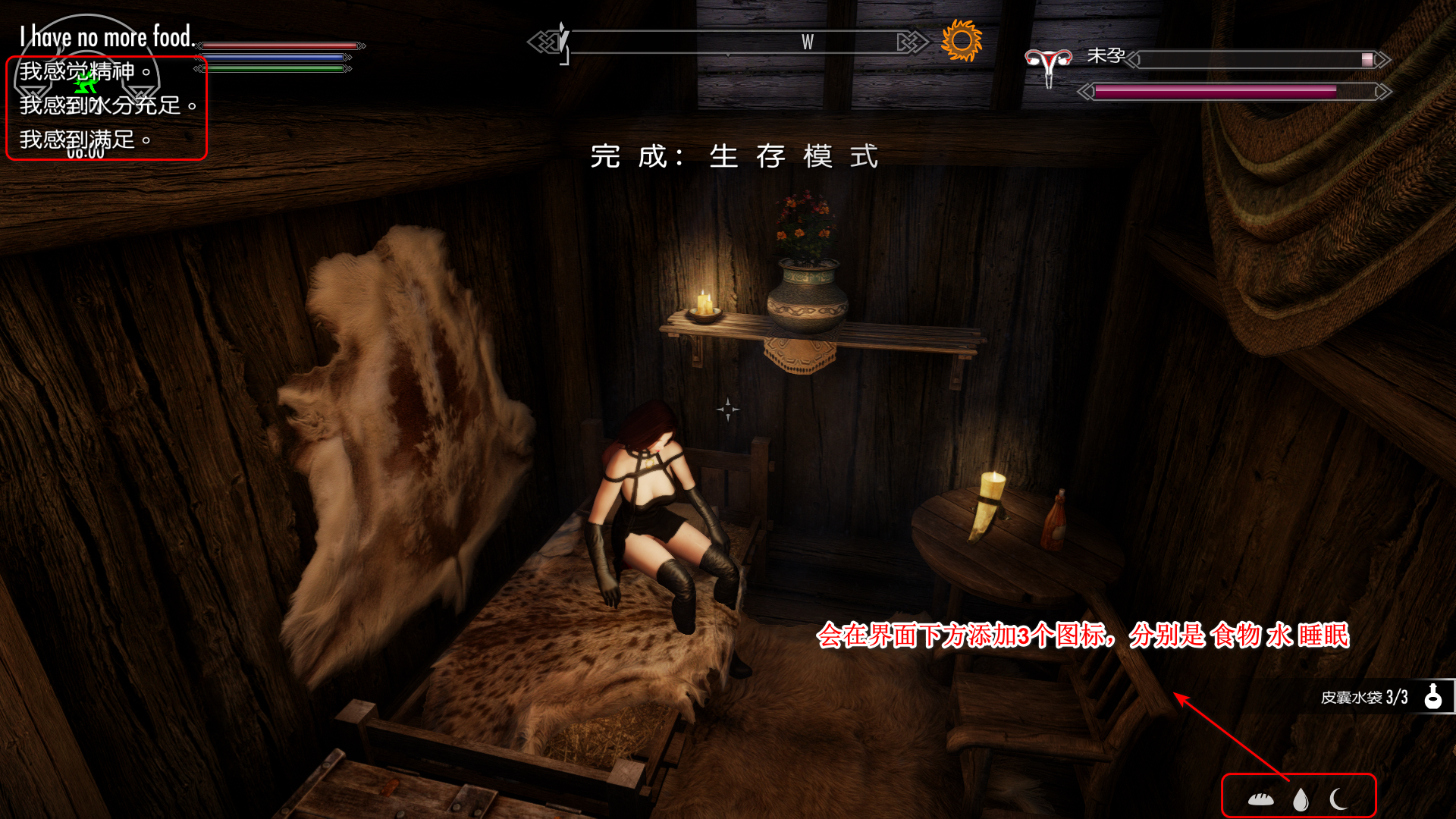Click the waterskin flask icon
Screen dimensions: 1456x819
pos(1432,696)
